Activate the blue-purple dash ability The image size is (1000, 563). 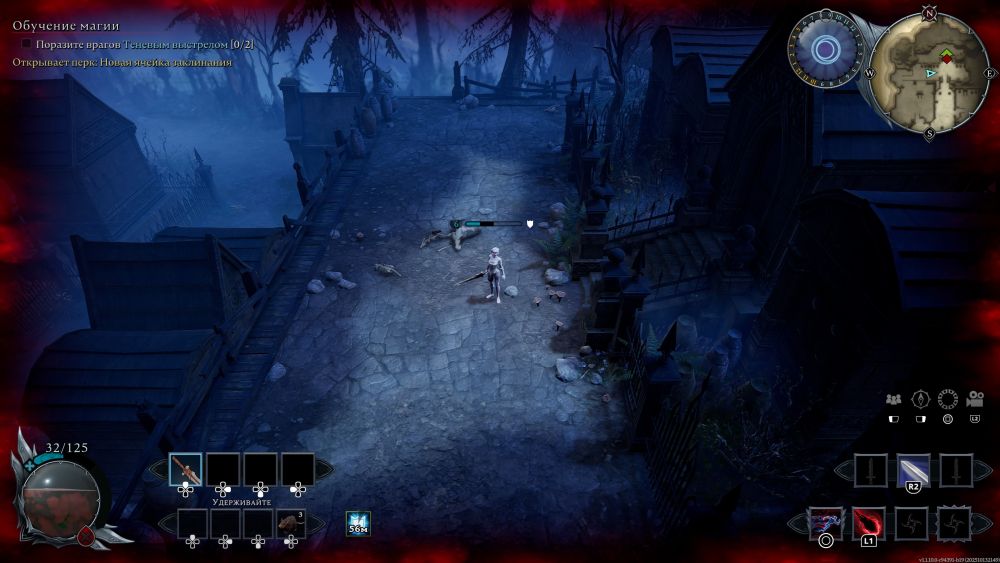click(826, 522)
